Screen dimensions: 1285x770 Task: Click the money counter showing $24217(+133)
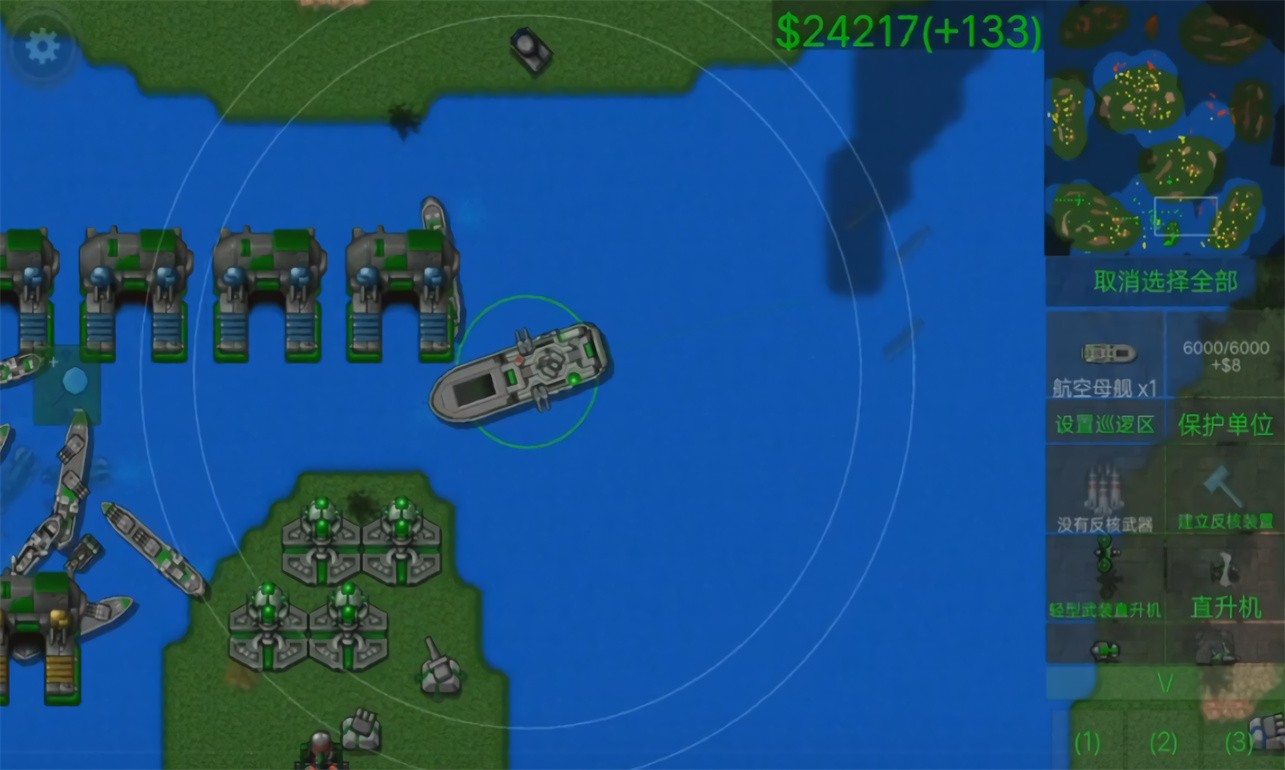[x=908, y=30]
